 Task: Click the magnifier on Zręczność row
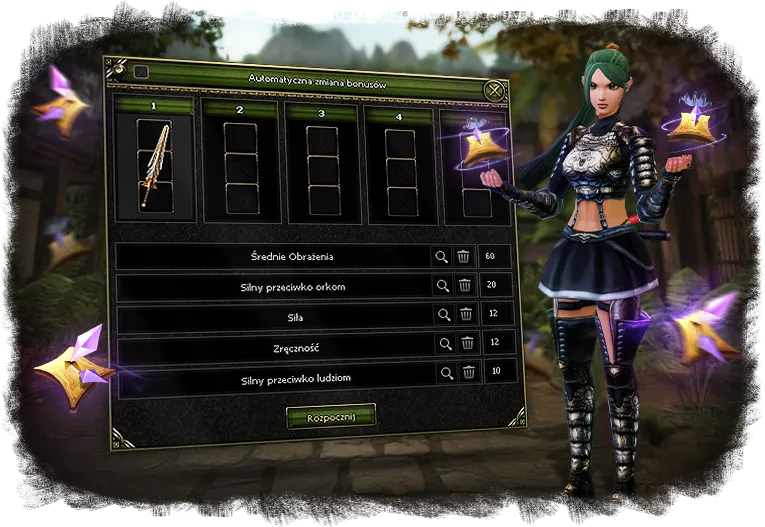click(x=444, y=344)
